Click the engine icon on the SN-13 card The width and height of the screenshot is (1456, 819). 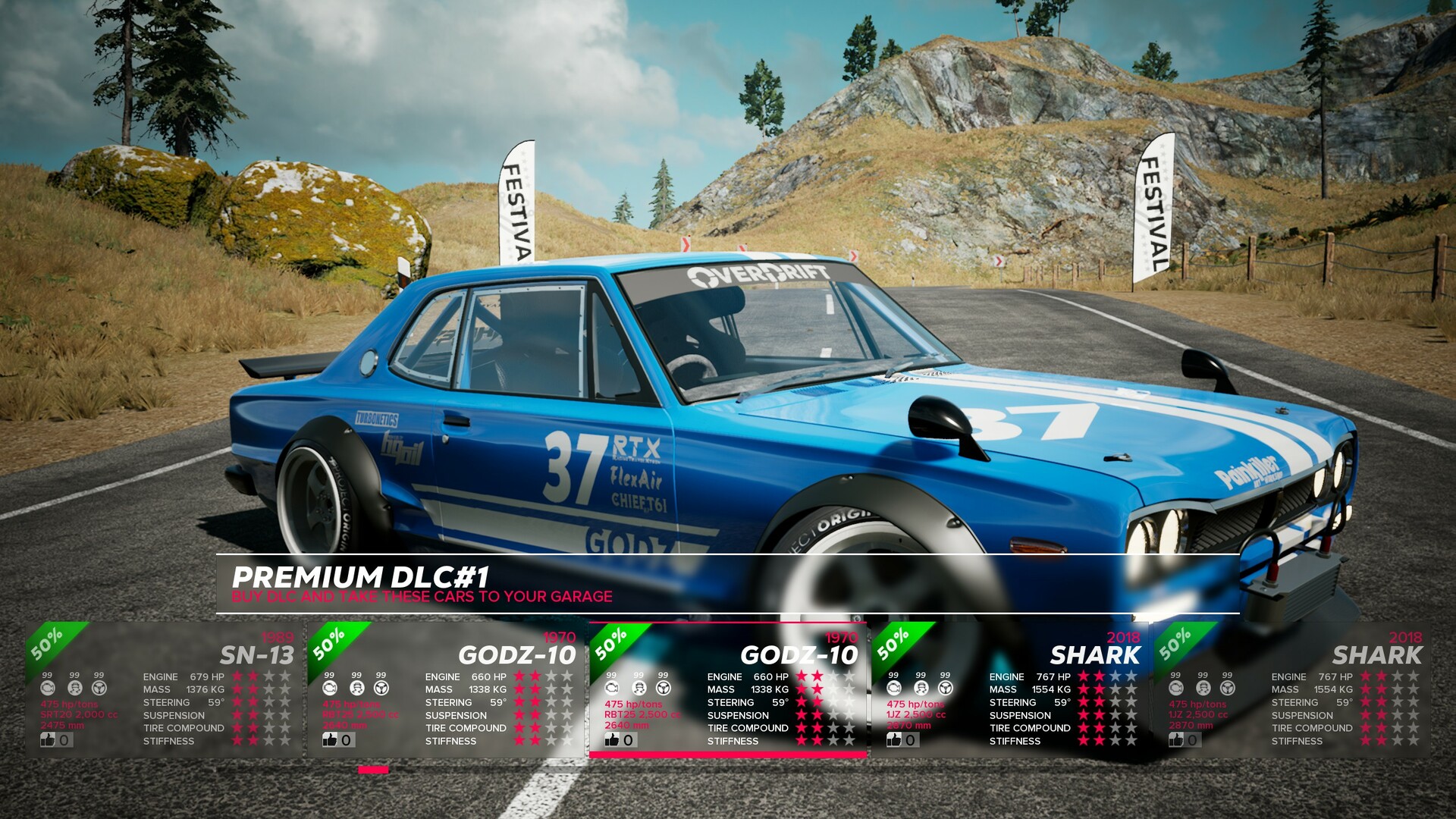tap(48, 689)
